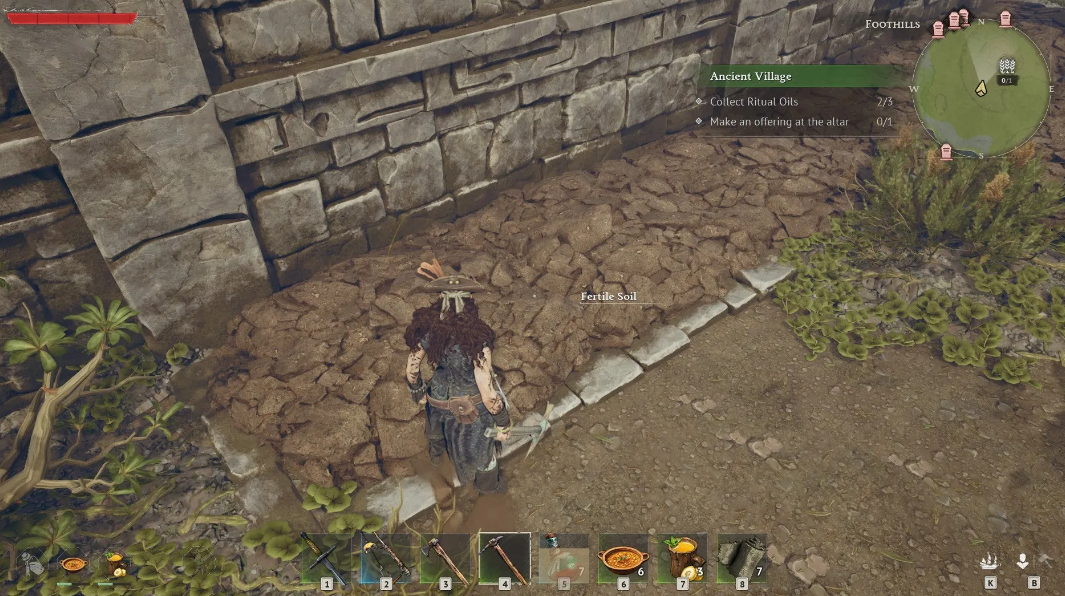
Task: Pick the wooden cup drink in slot 7
Action: click(x=682, y=557)
